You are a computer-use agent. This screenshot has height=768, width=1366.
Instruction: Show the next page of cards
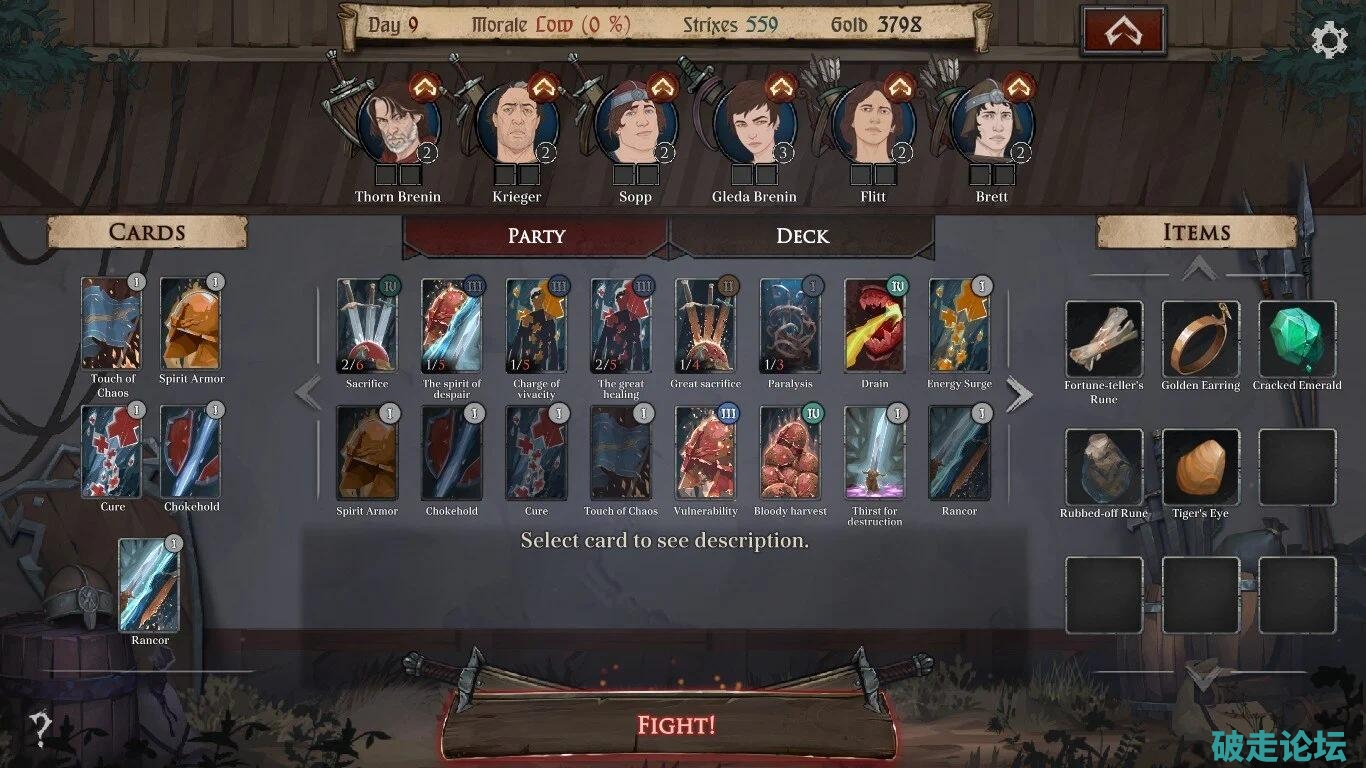[x=1018, y=394]
